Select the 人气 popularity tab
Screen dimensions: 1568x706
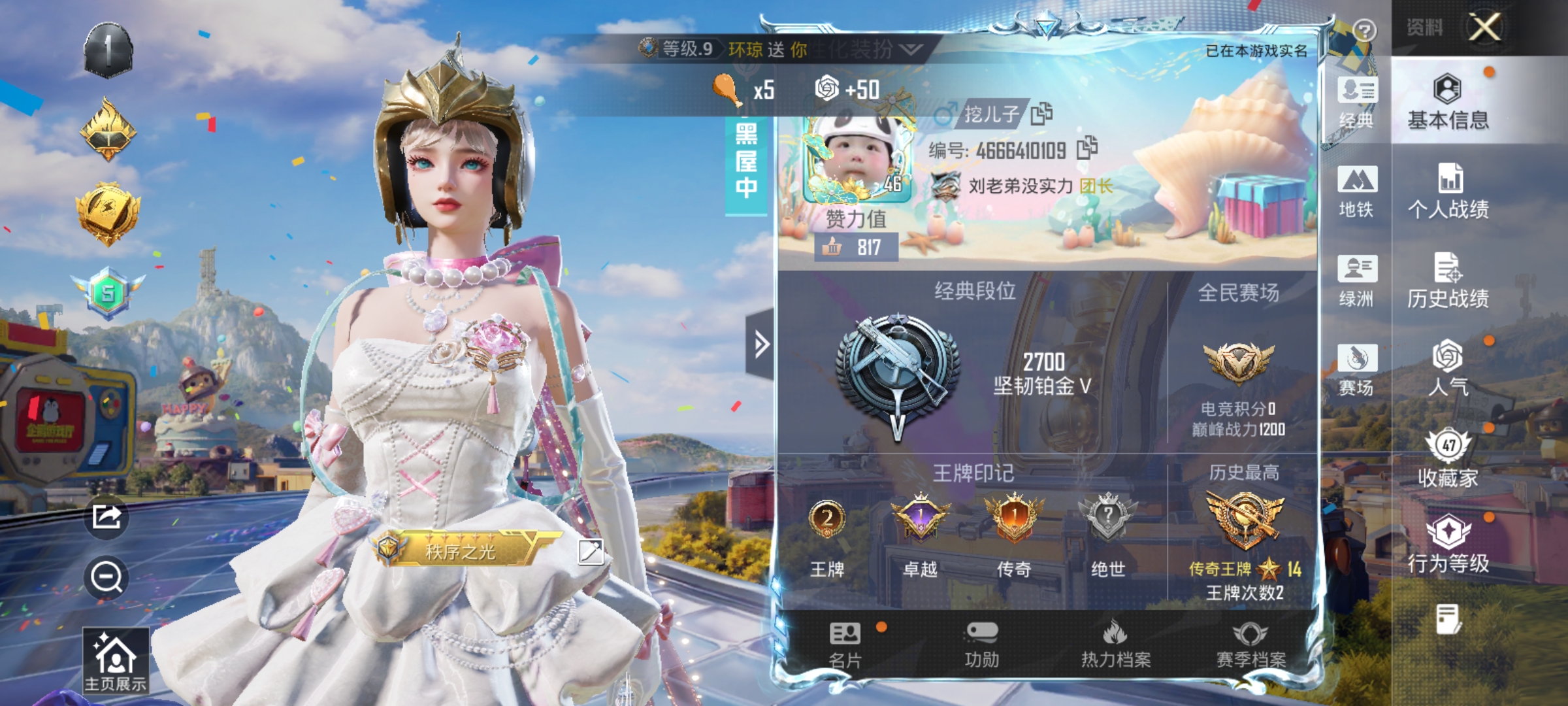pyautogui.click(x=1448, y=368)
